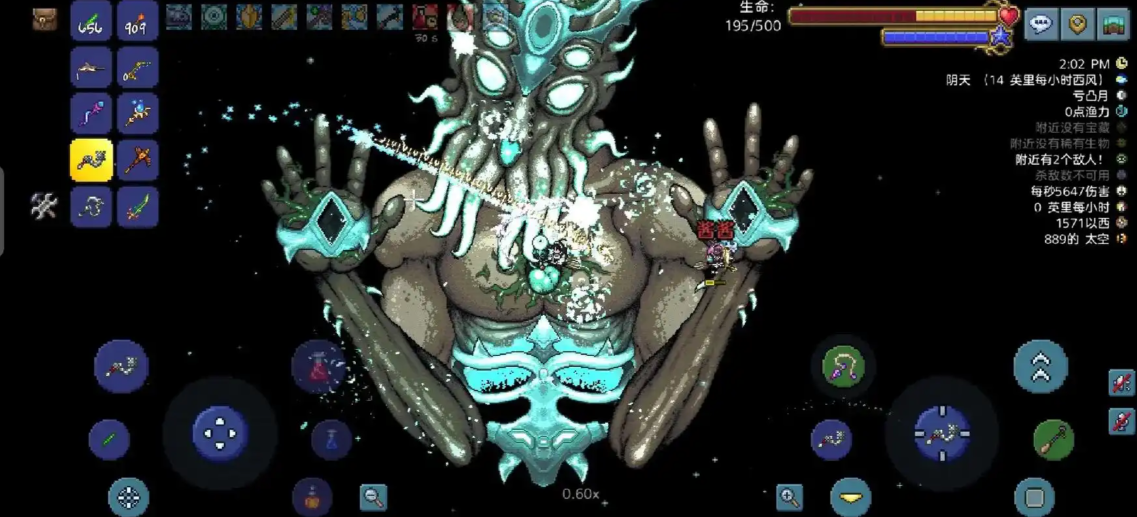Choose the highlighted yellow hotbar weapon slot
1137x517 pixels.
91,160
